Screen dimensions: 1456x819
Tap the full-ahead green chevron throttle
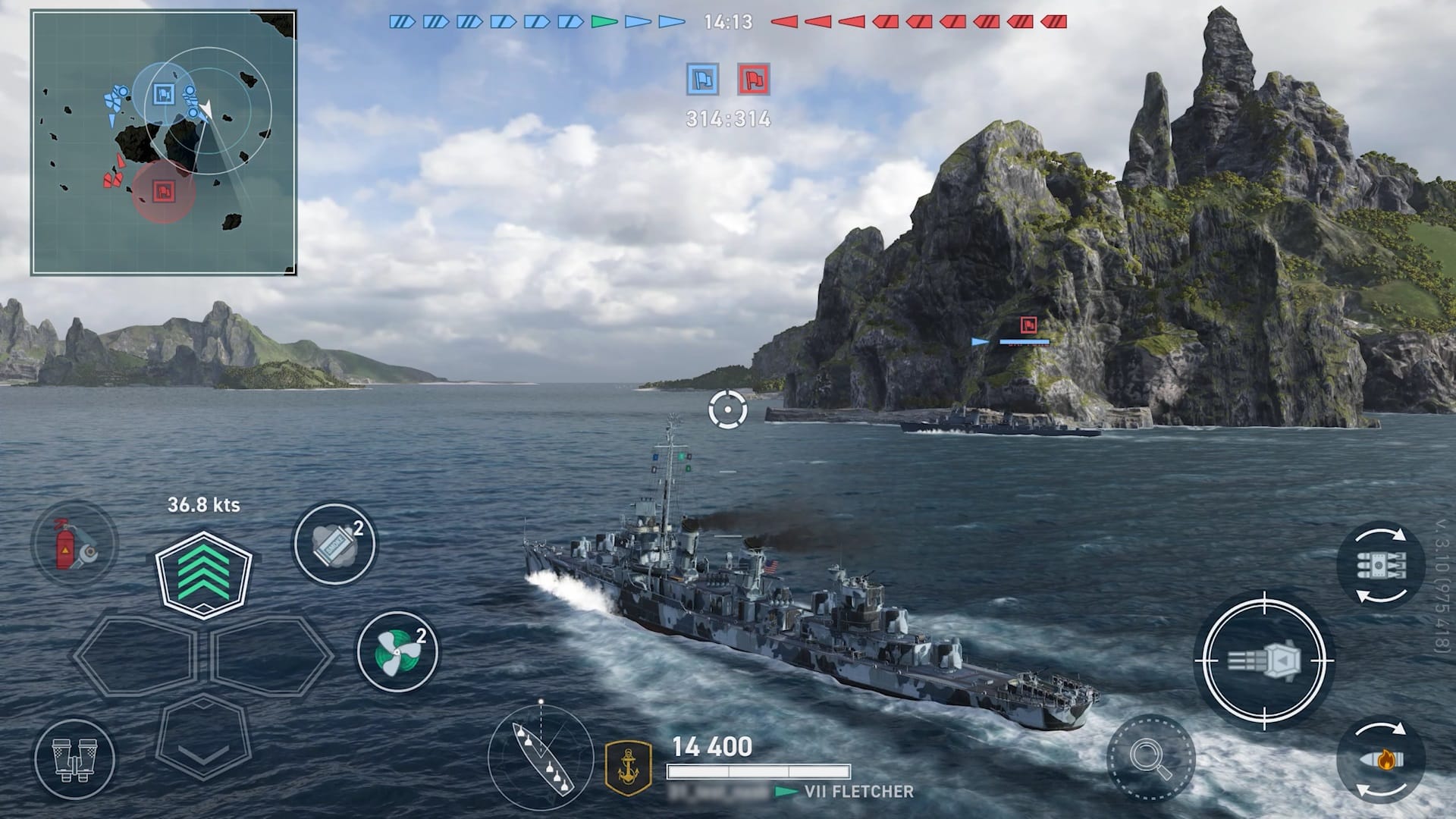pyautogui.click(x=203, y=574)
